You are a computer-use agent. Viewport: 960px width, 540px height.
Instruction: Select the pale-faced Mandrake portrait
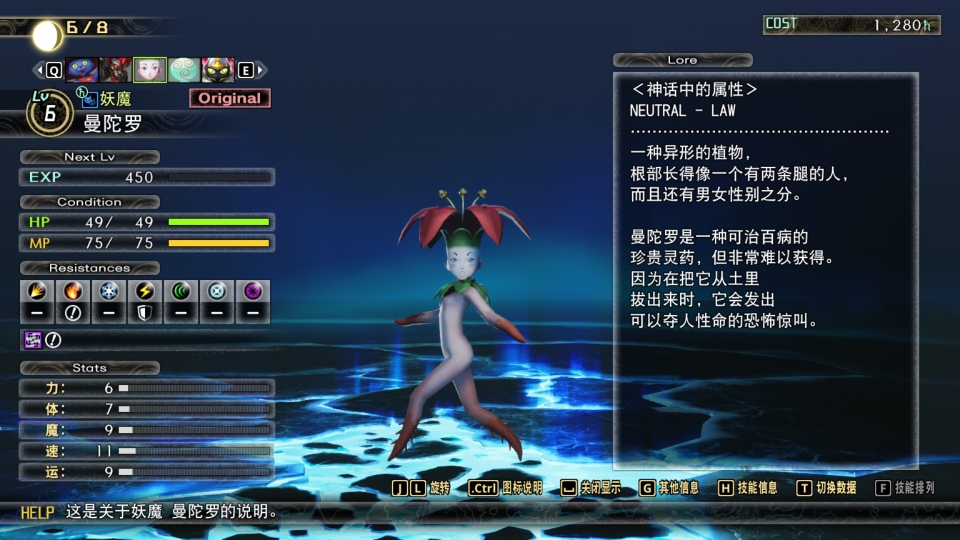point(150,70)
